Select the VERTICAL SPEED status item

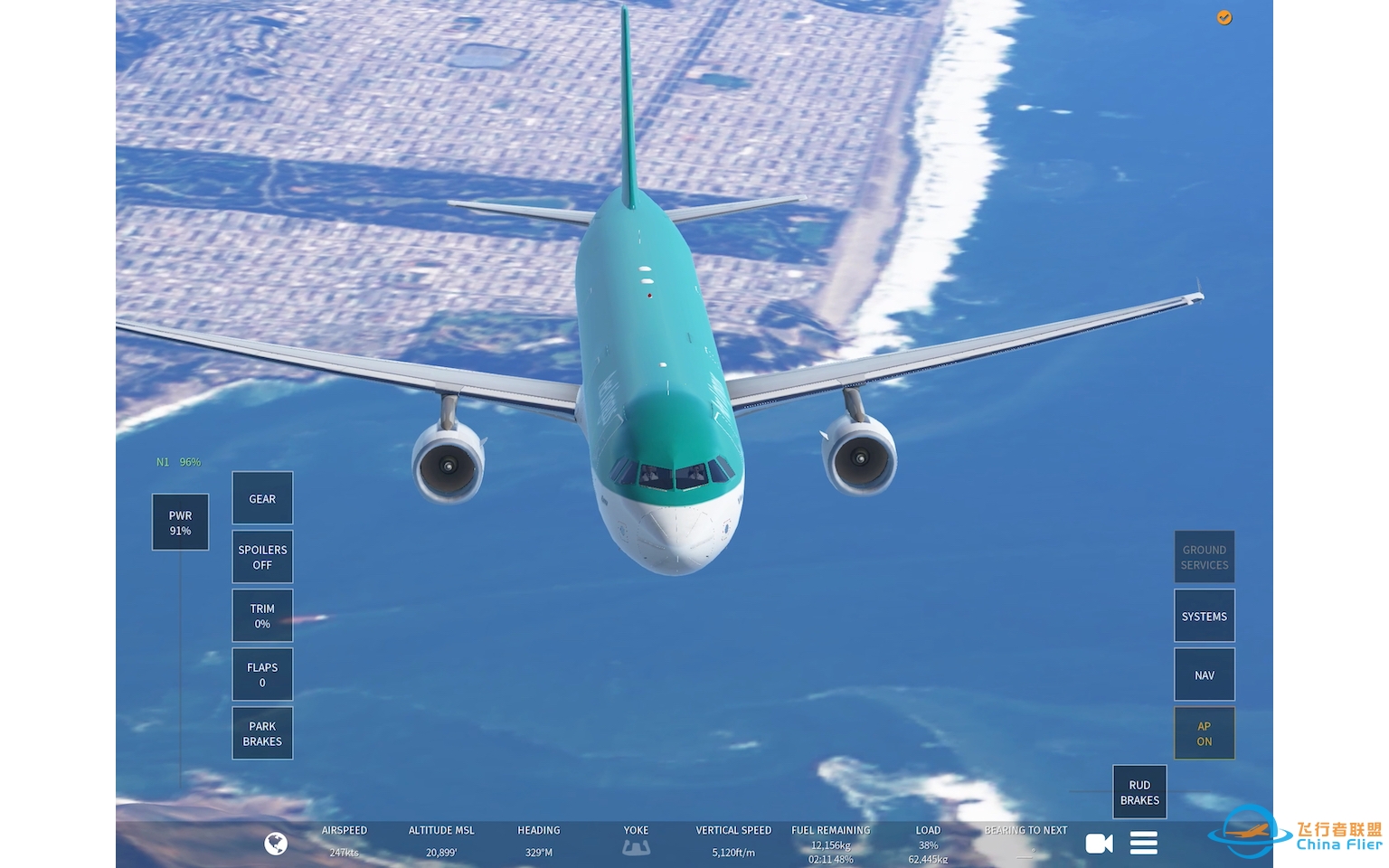[733, 842]
